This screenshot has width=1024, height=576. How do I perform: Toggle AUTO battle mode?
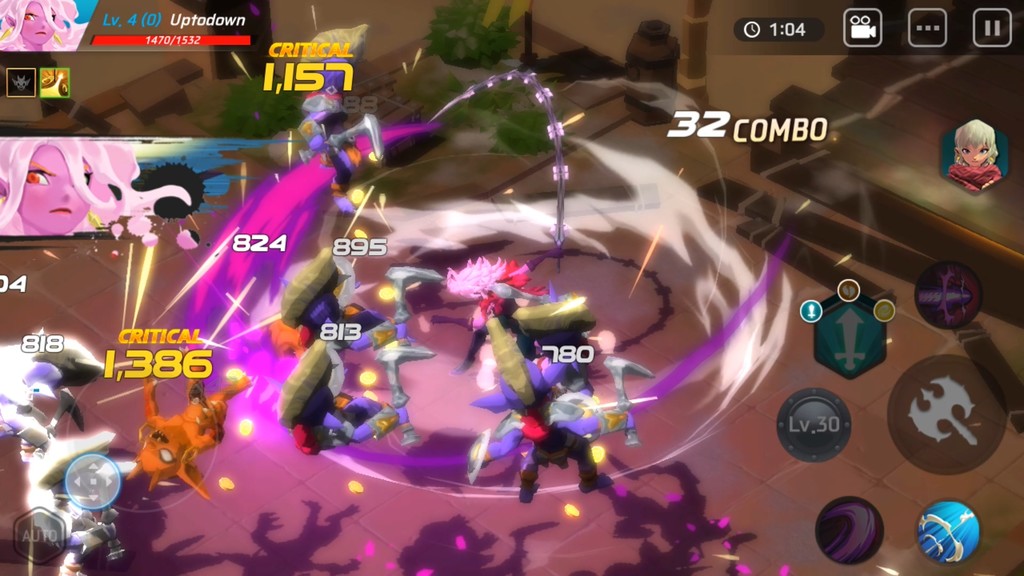[x=38, y=535]
